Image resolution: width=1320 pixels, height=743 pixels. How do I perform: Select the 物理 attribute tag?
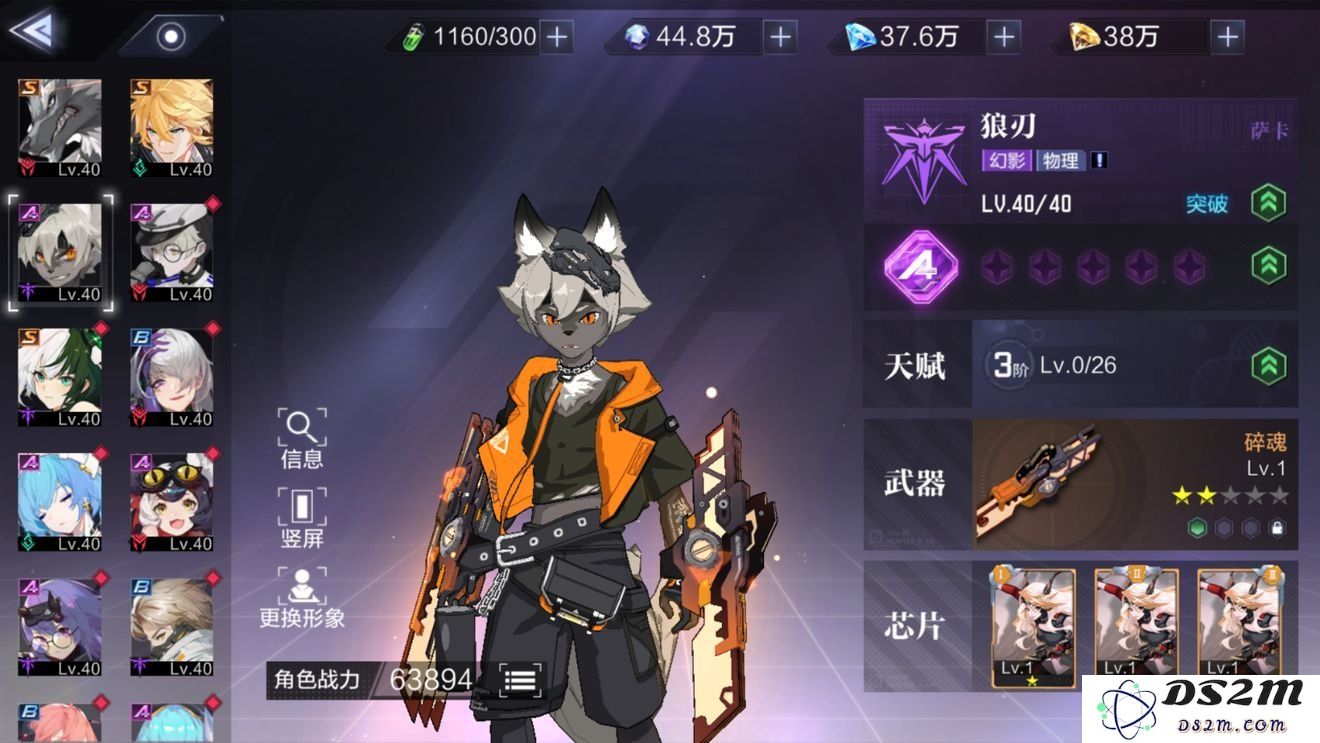click(1060, 161)
